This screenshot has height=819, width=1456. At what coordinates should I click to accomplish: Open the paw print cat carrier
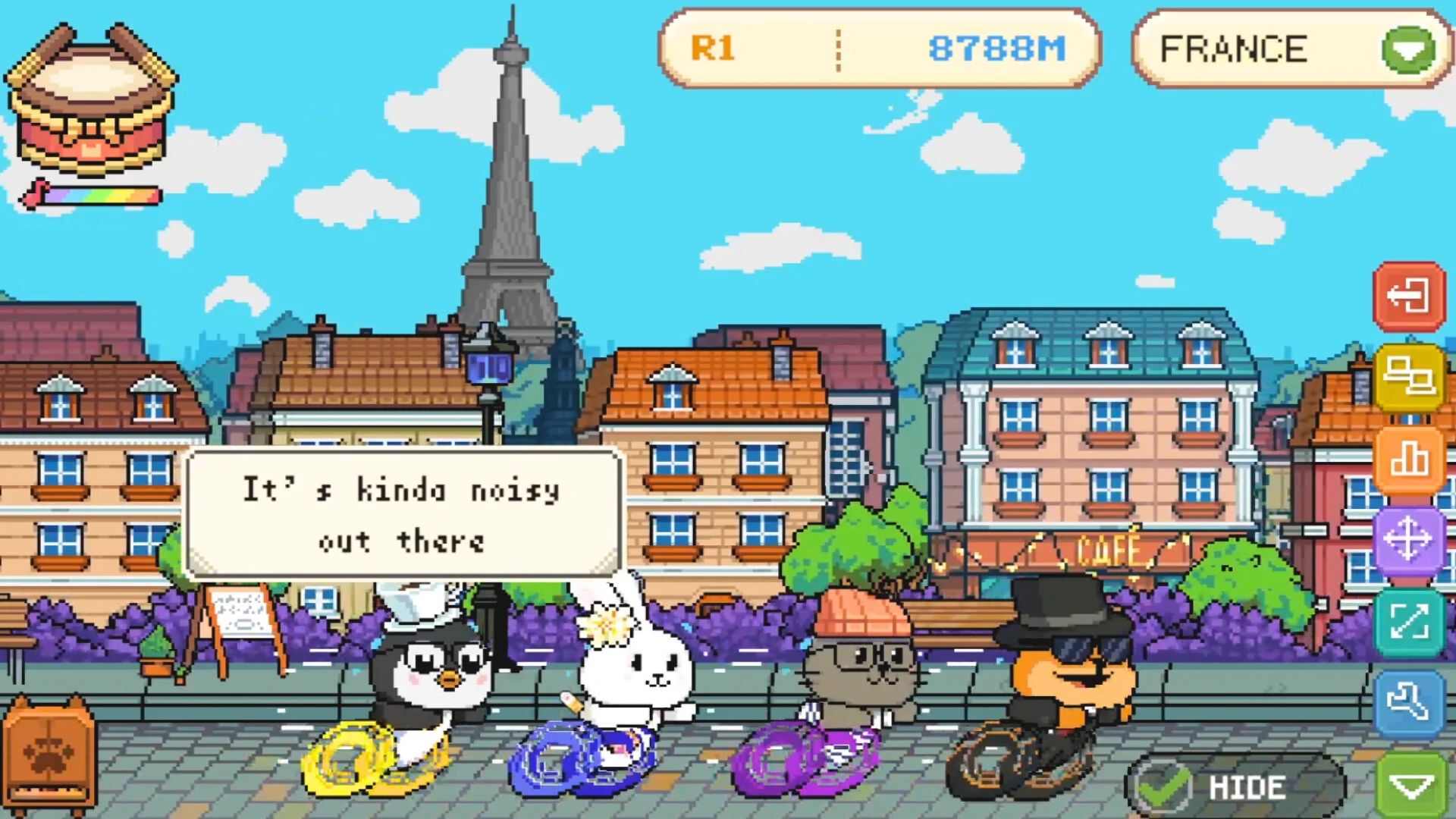(50, 755)
